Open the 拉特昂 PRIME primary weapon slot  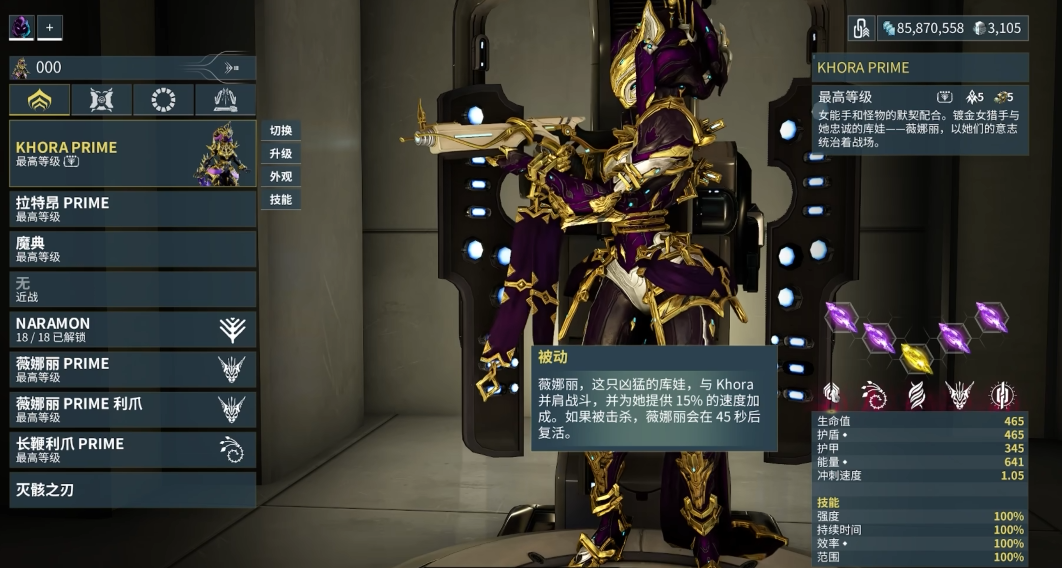[132, 209]
